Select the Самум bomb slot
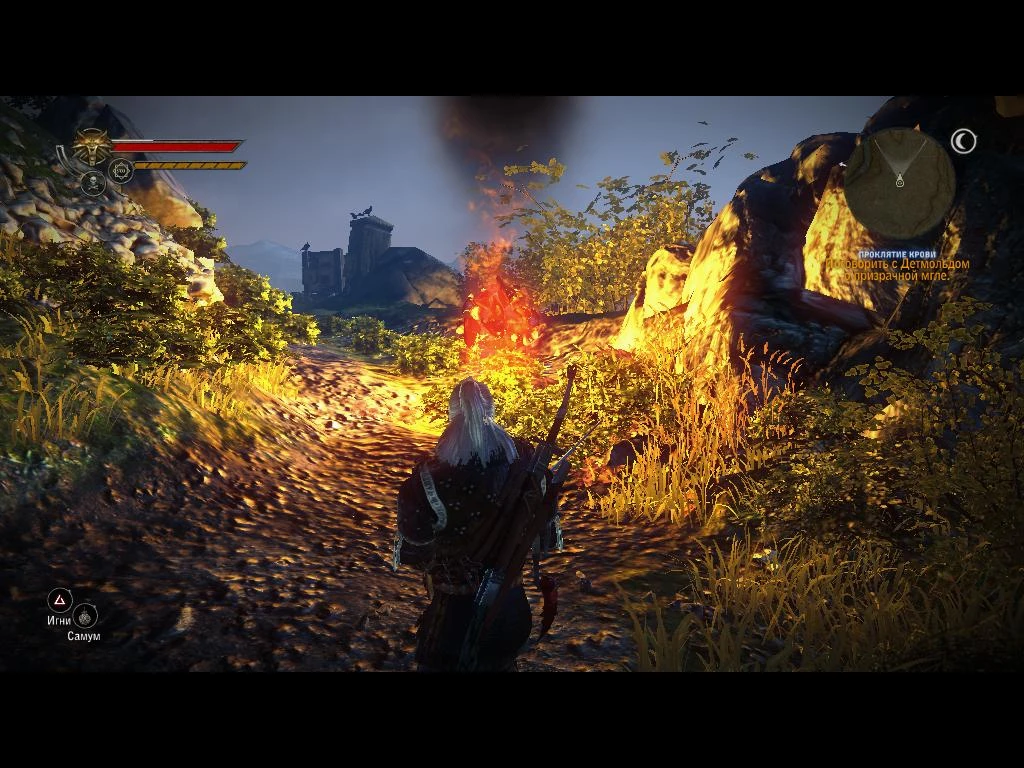Viewport: 1024px width, 768px height. (85, 616)
